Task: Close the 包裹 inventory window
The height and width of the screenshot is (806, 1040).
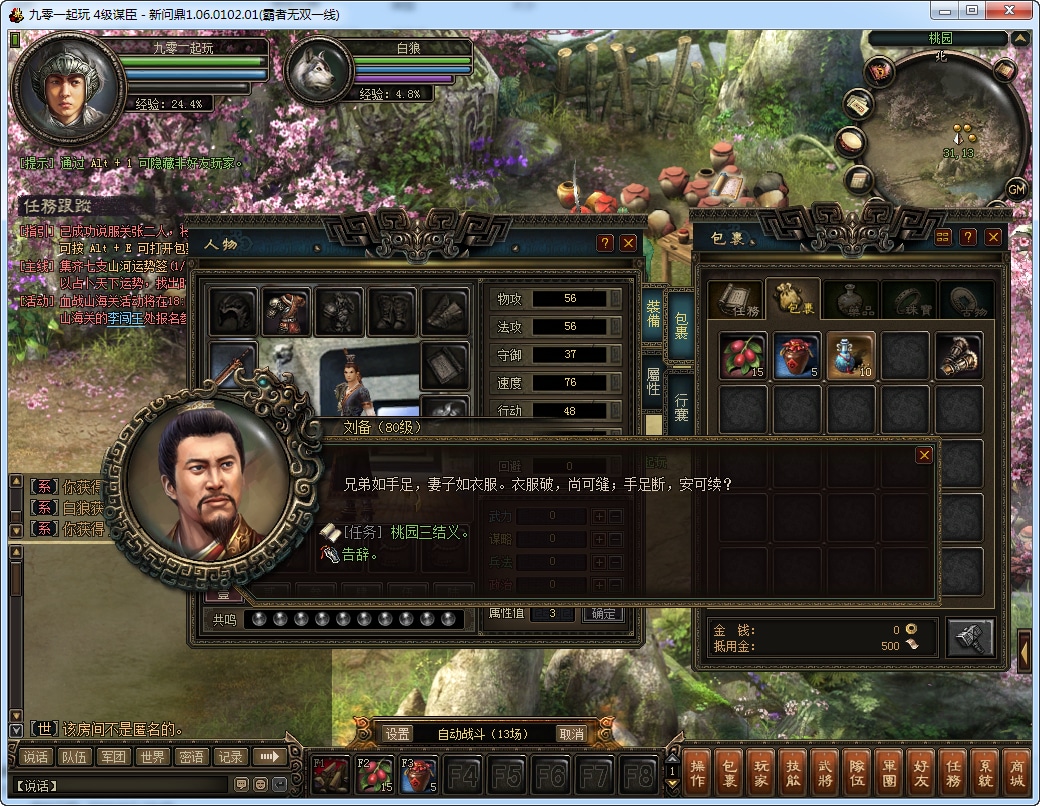Action: point(993,237)
